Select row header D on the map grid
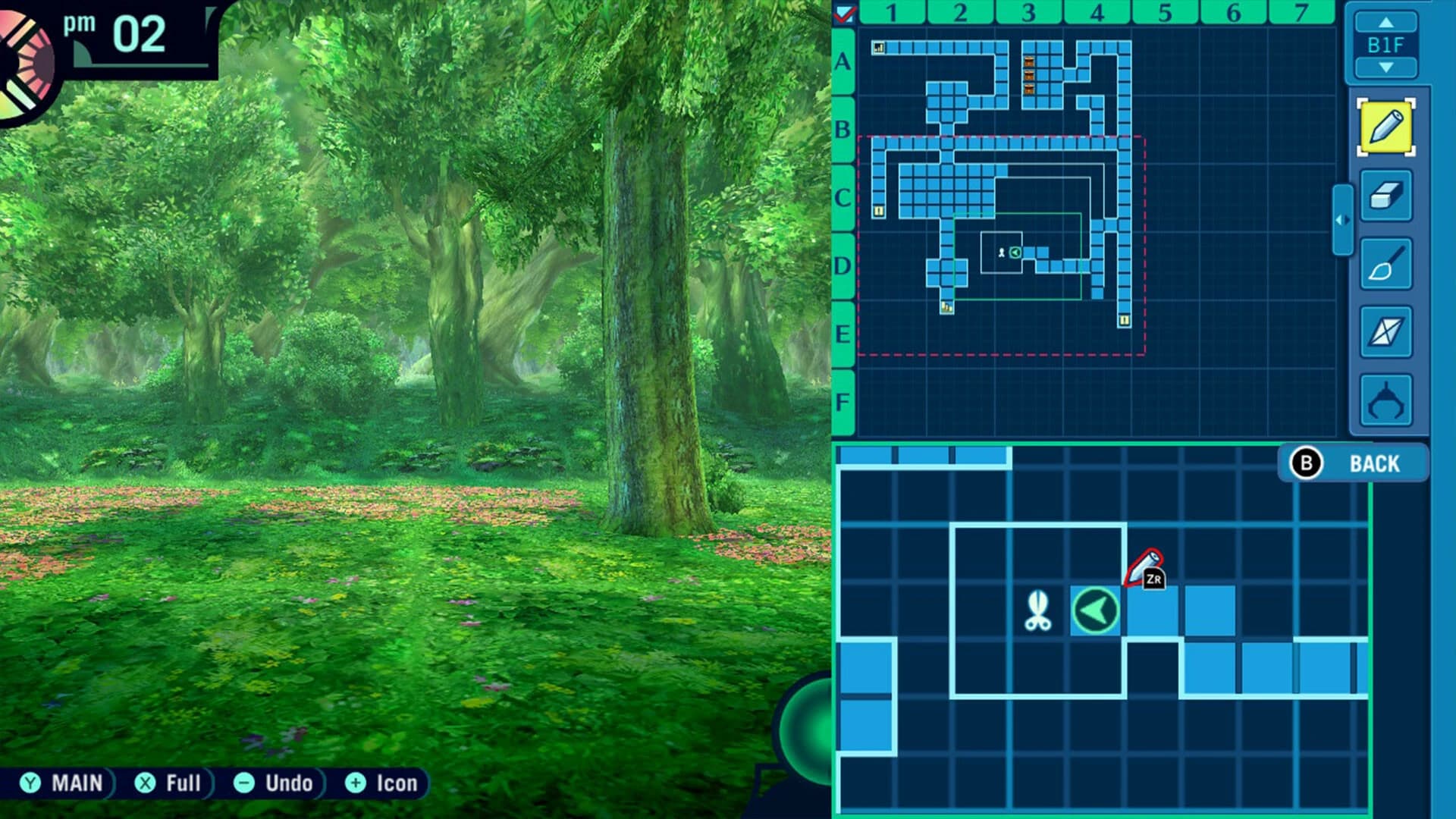The width and height of the screenshot is (1456, 819). click(842, 264)
